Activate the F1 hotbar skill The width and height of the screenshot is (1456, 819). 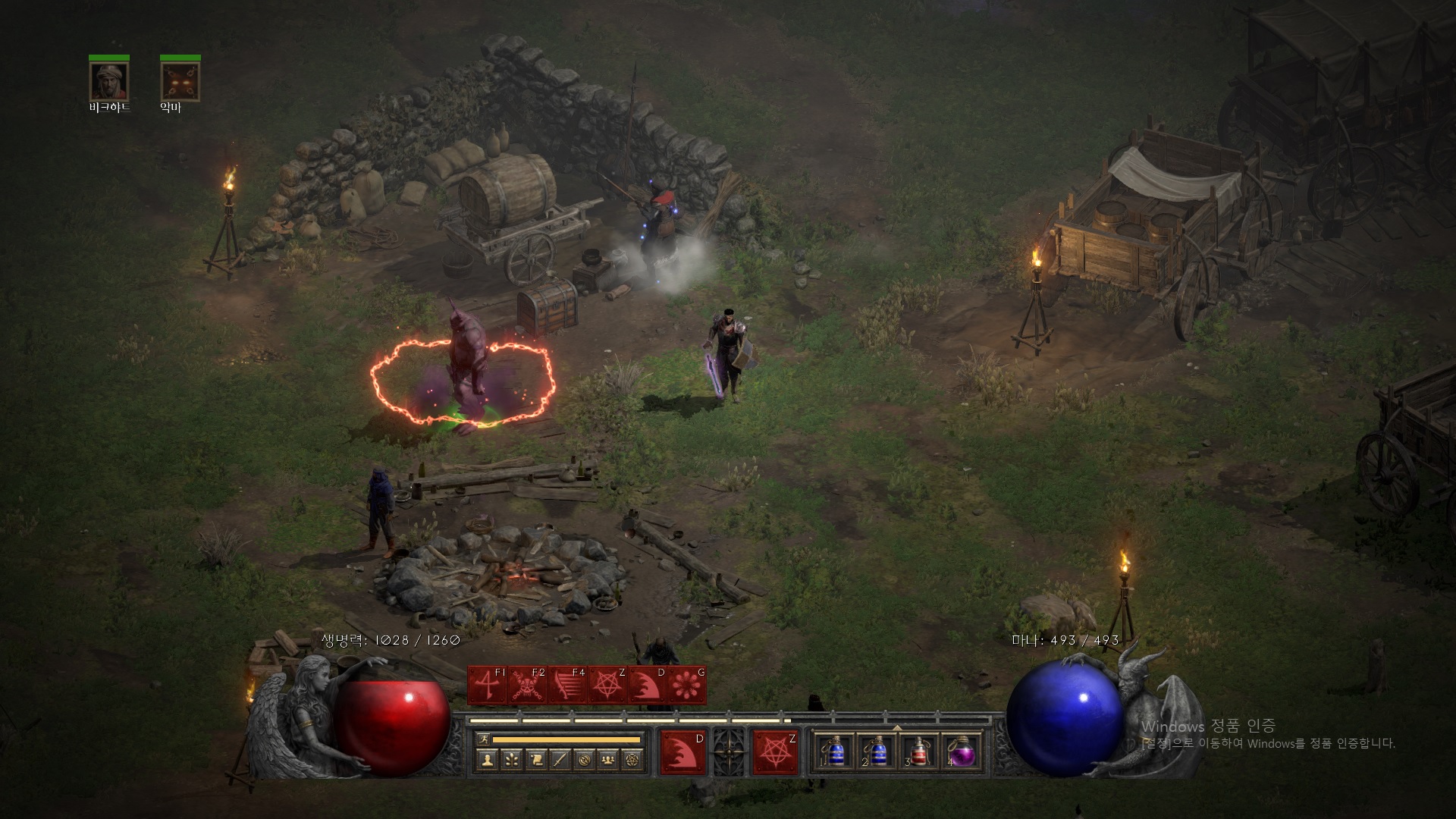point(488,686)
